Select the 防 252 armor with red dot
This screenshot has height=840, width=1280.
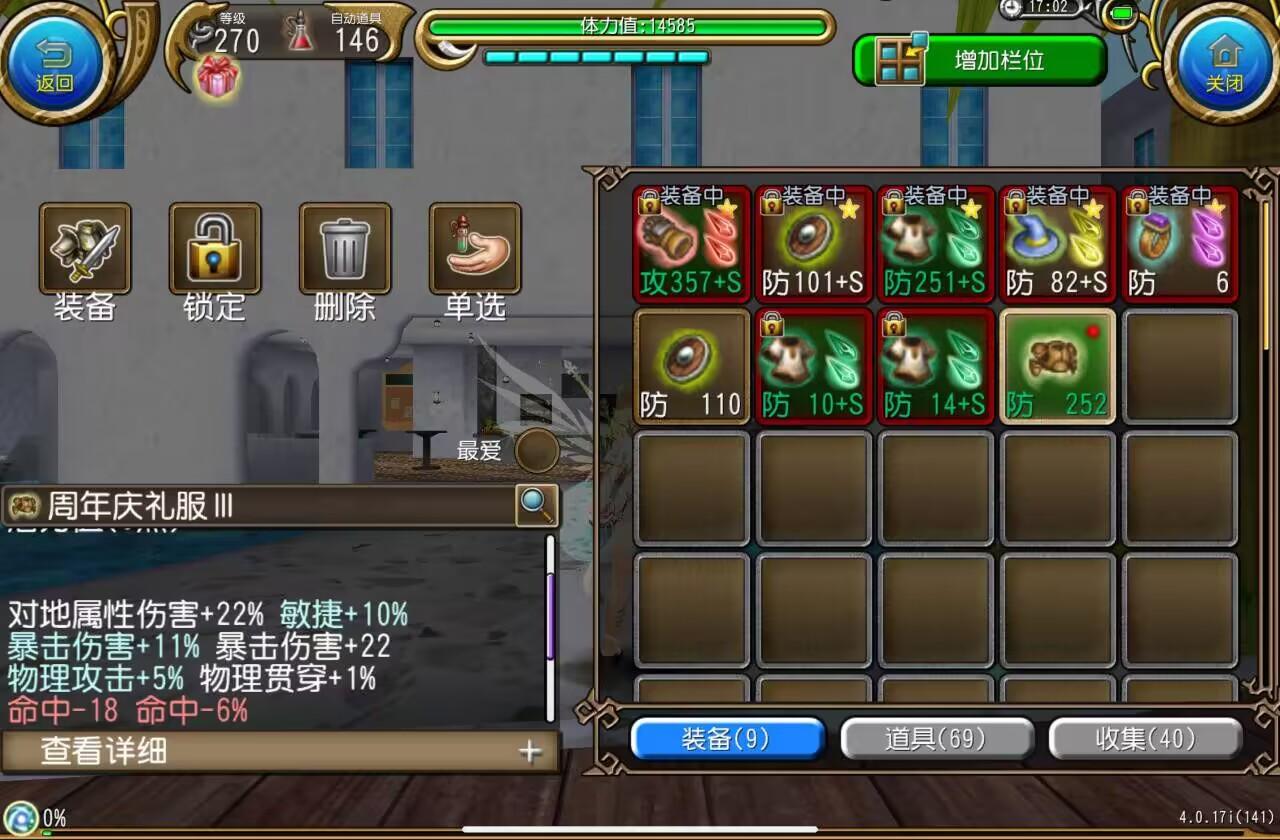pos(1057,365)
